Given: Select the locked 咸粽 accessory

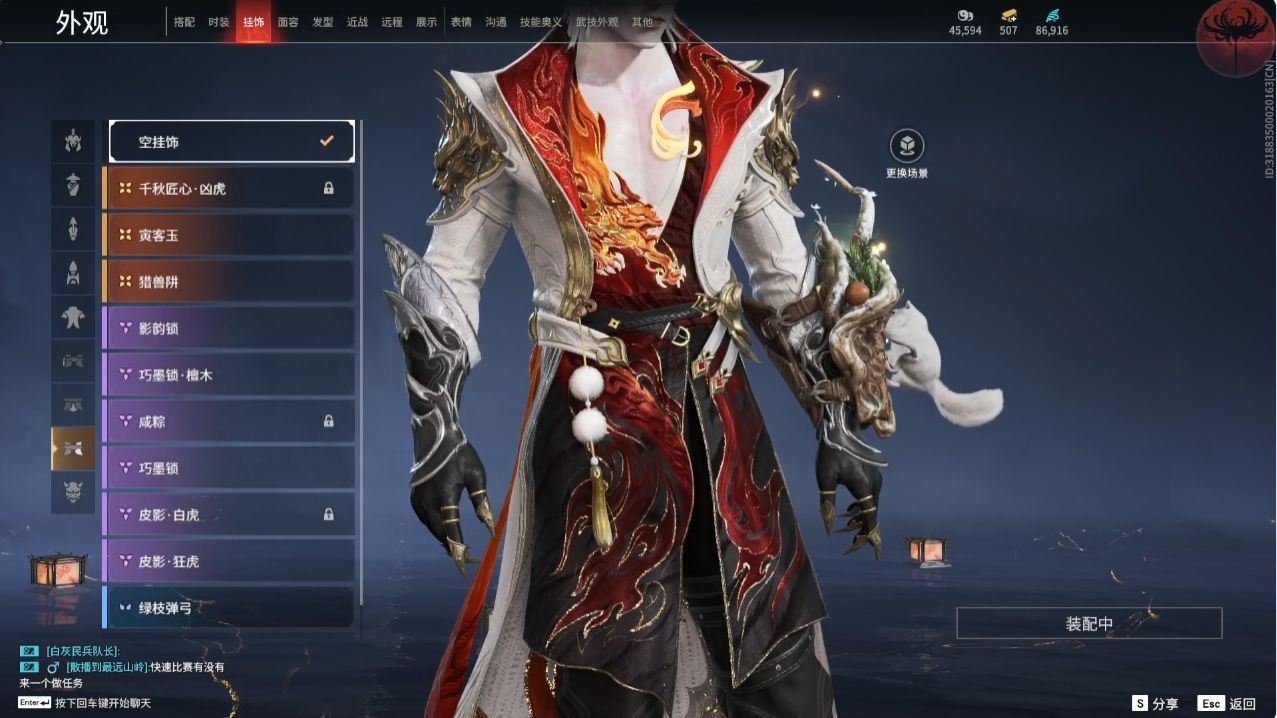Looking at the screenshot, I should pos(229,422).
